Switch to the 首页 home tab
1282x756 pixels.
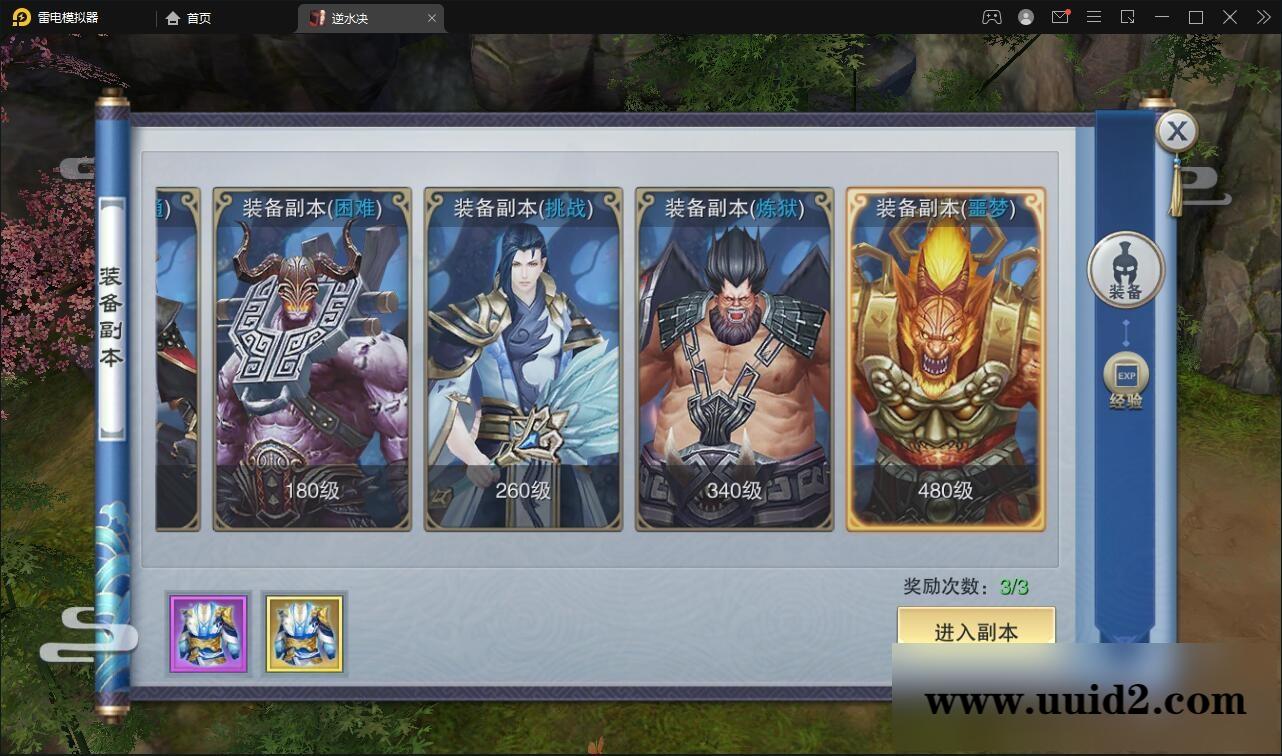189,17
